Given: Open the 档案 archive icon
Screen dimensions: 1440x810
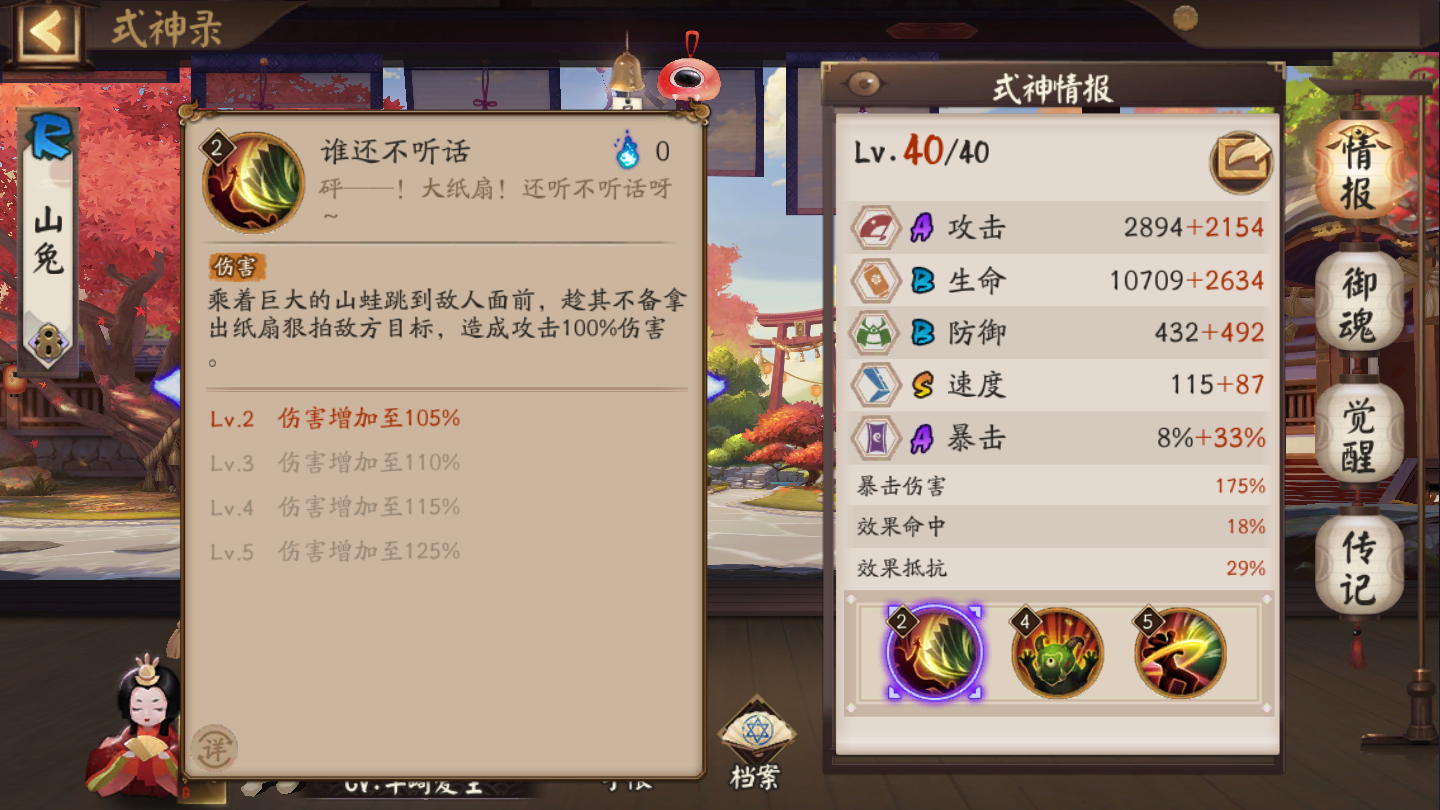Looking at the screenshot, I should 757,733.
